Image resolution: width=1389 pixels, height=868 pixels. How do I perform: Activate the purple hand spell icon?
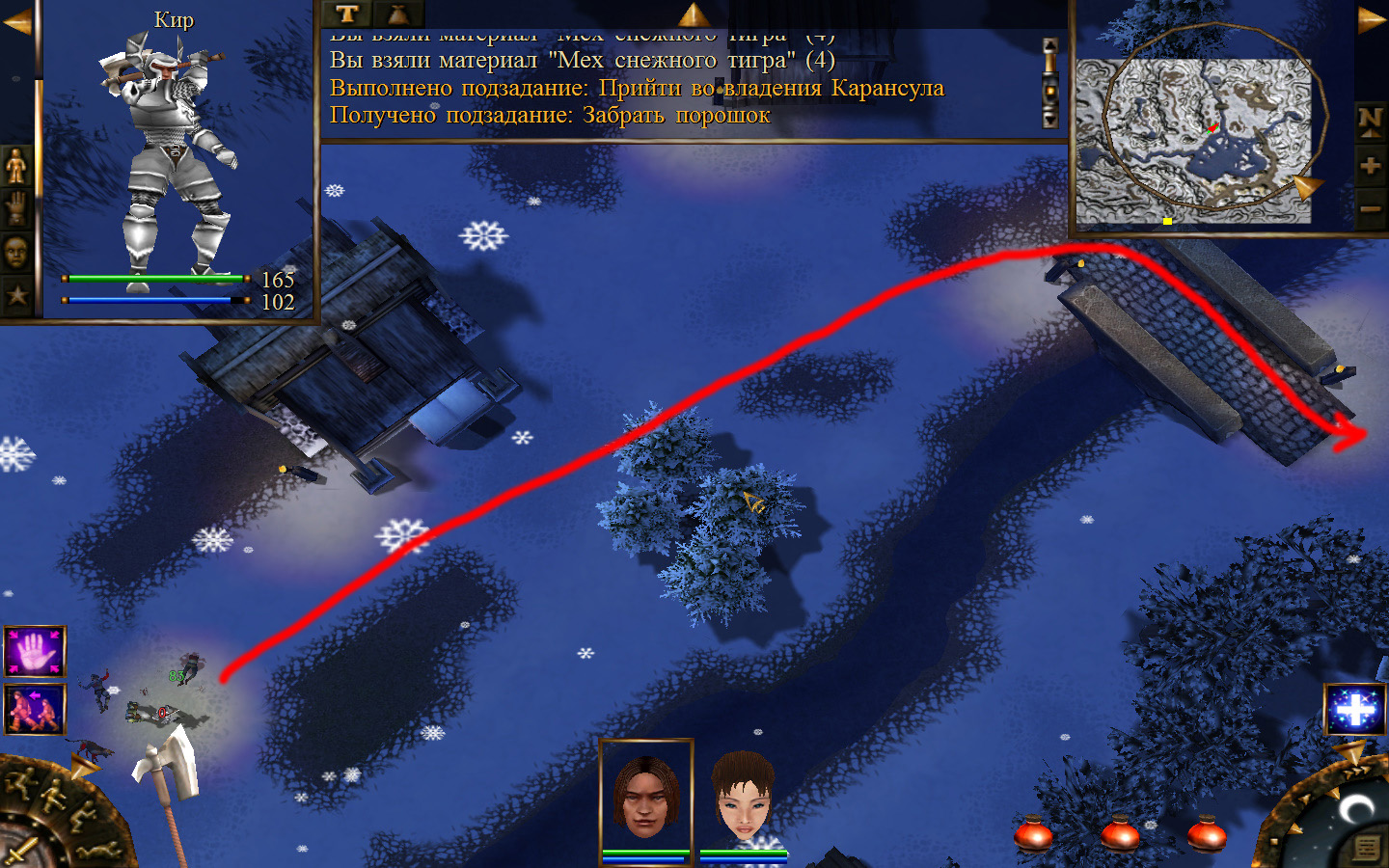click(x=35, y=651)
